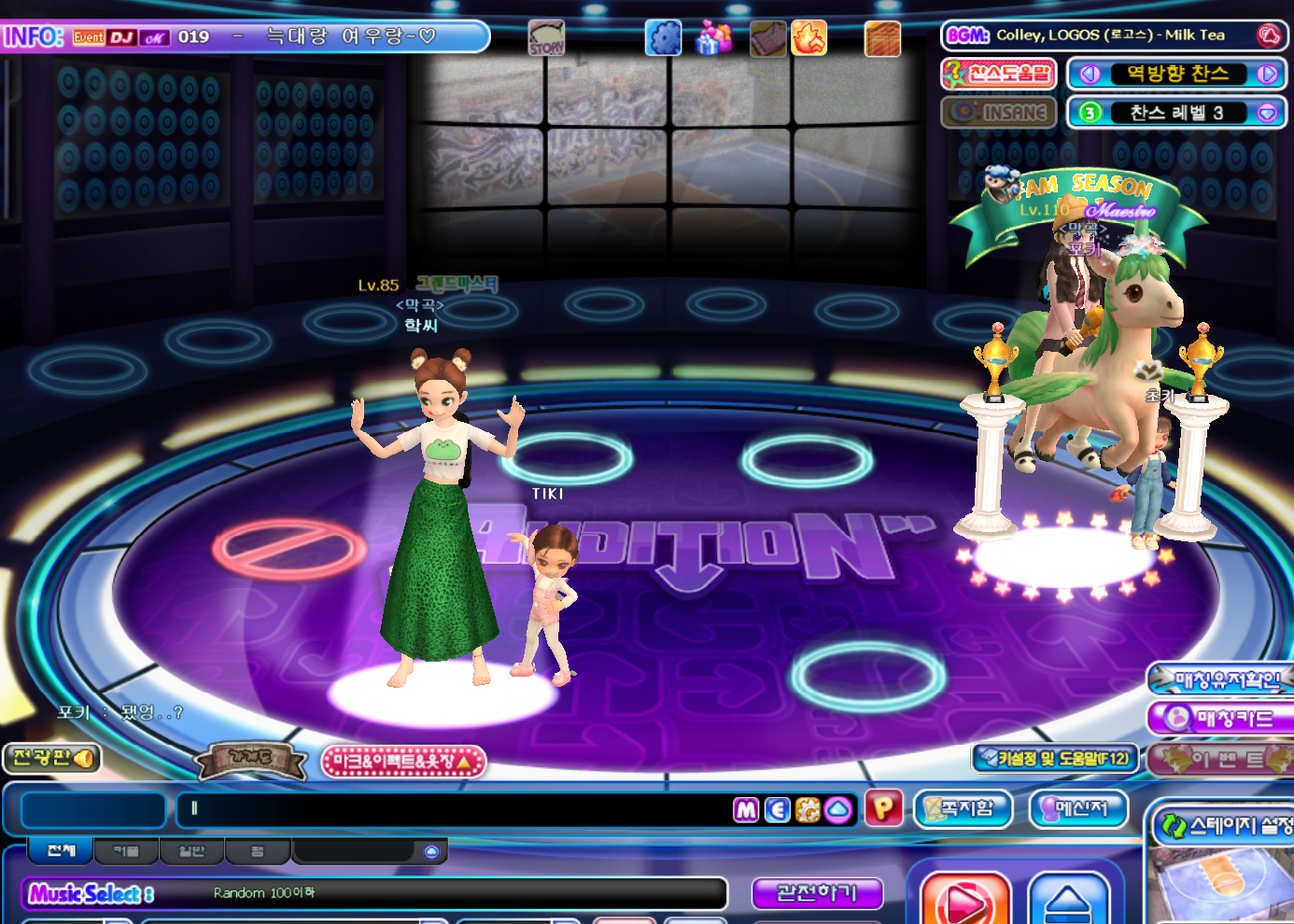Open the gift box icon
The height and width of the screenshot is (924, 1294).
pos(714,38)
